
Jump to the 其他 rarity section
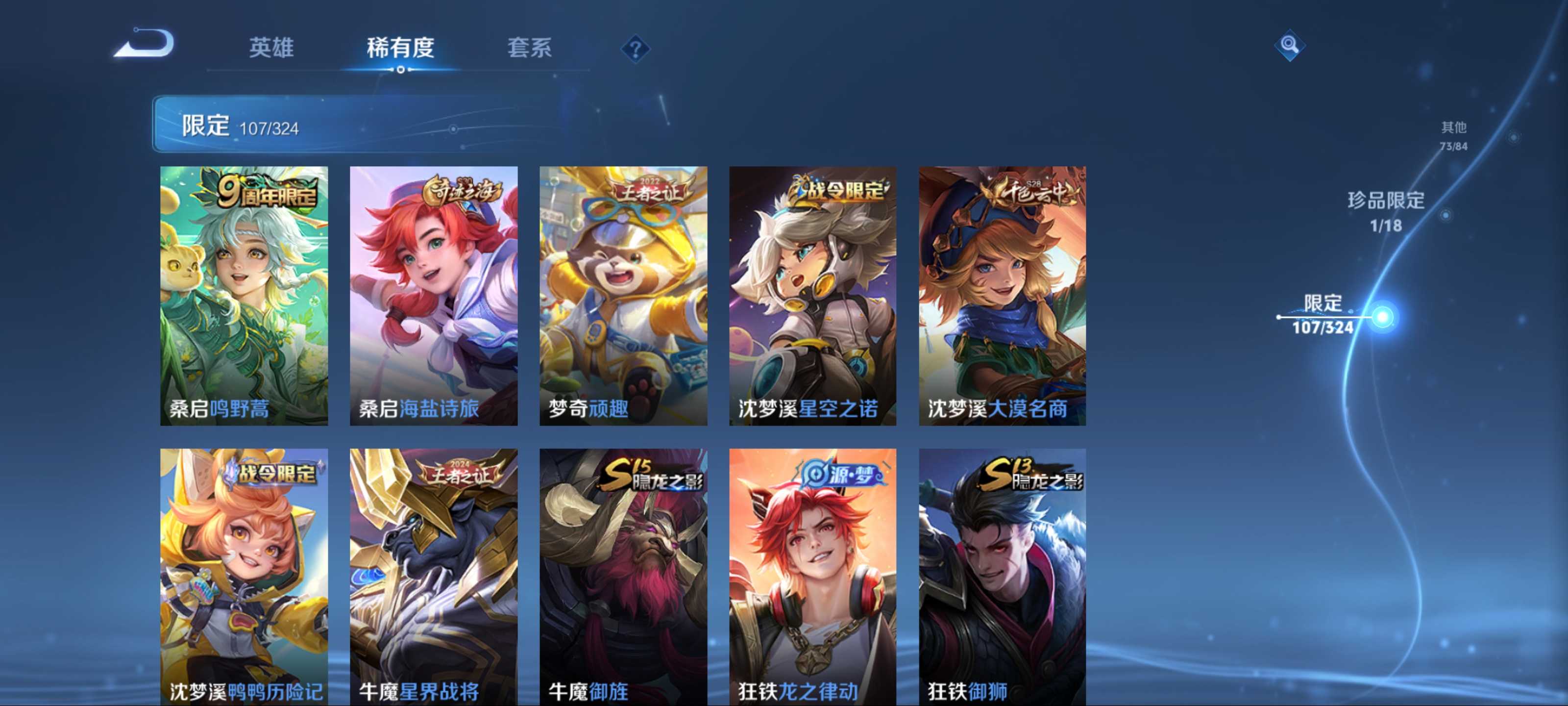(1453, 135)
